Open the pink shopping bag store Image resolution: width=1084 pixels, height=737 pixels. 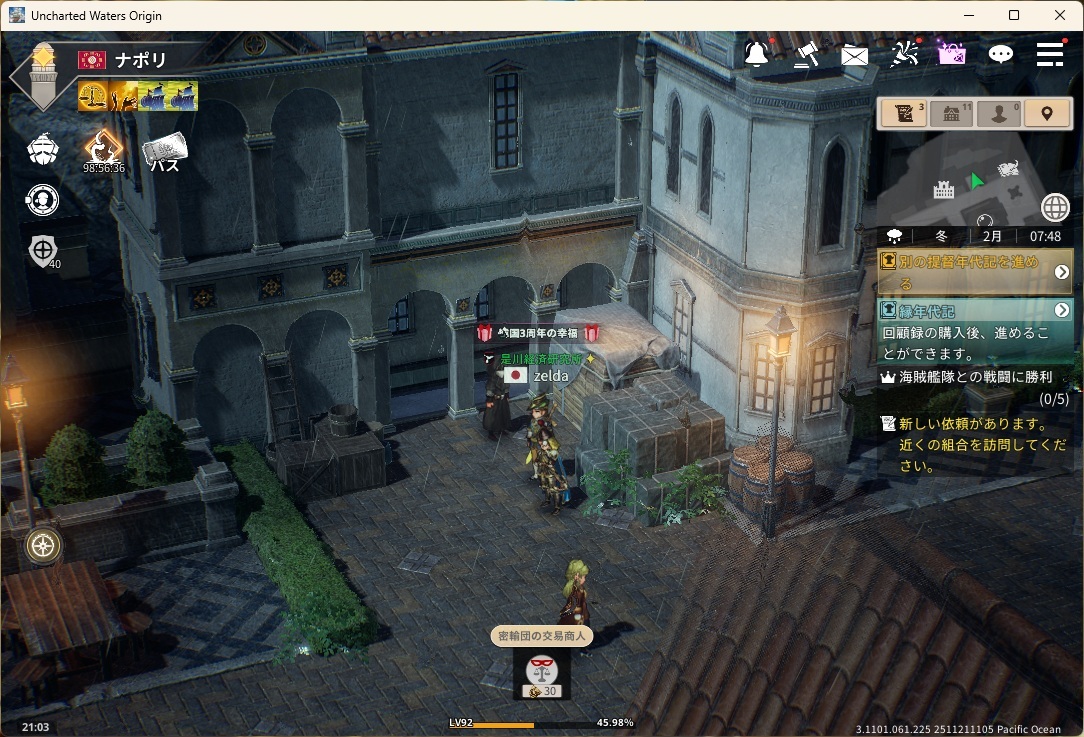click(951, 54)
